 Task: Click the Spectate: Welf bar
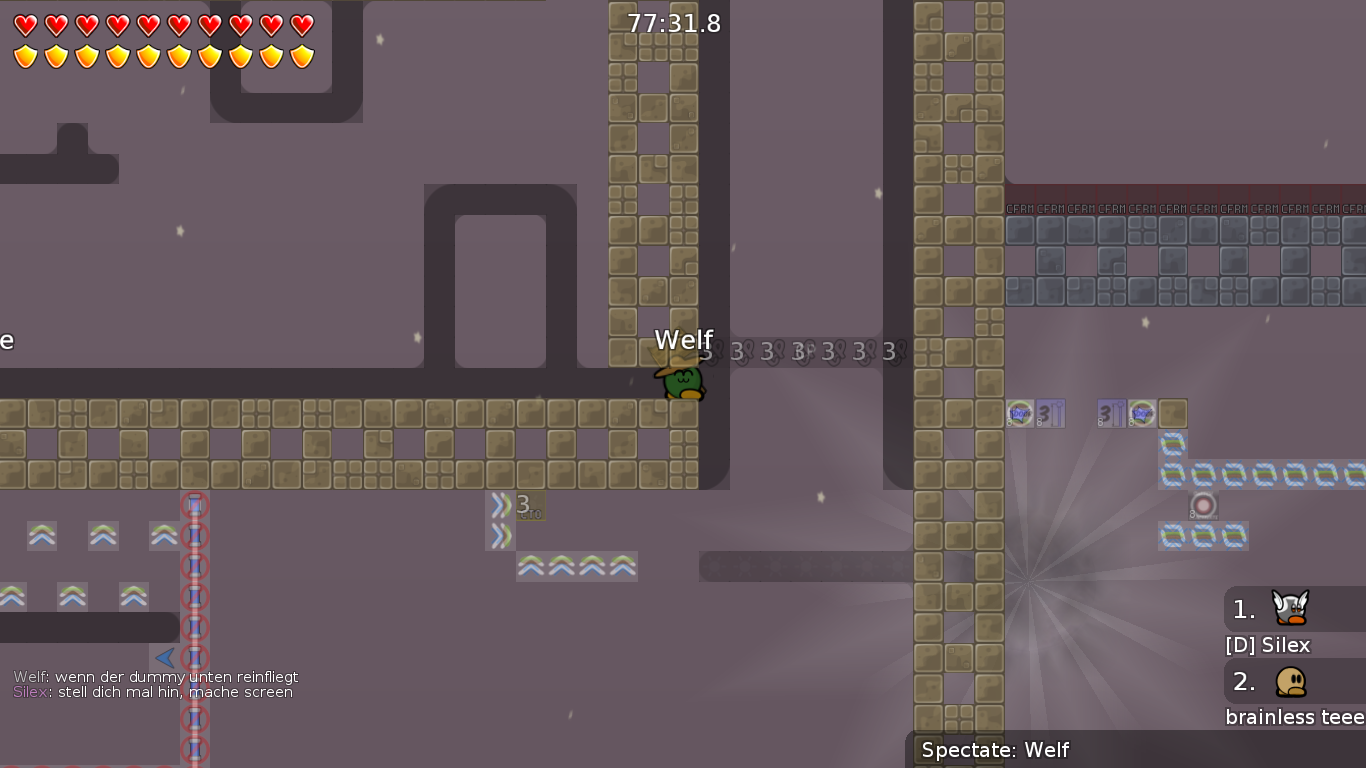point(1134,750)
